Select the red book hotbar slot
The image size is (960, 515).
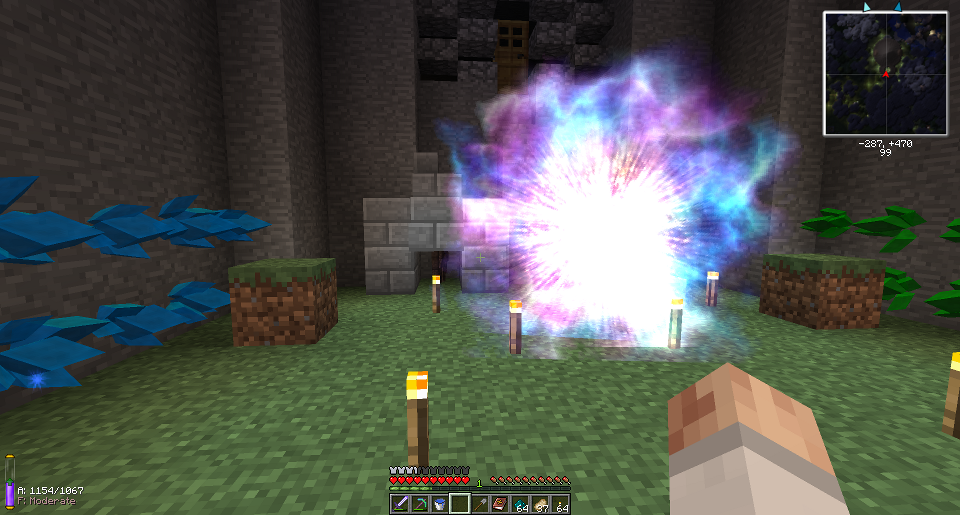pos(500,504)
